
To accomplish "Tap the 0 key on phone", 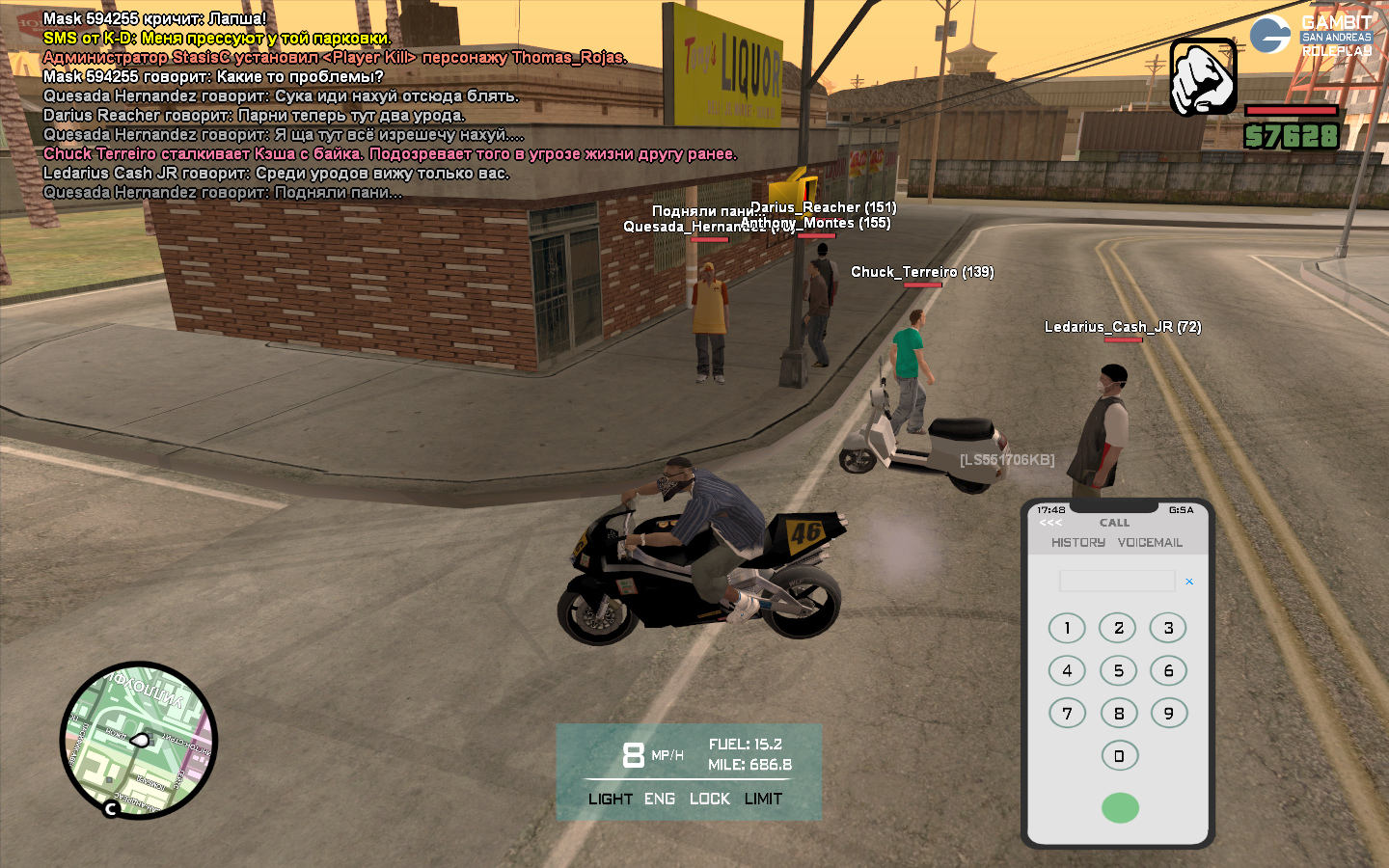I will coord(1119,755).
